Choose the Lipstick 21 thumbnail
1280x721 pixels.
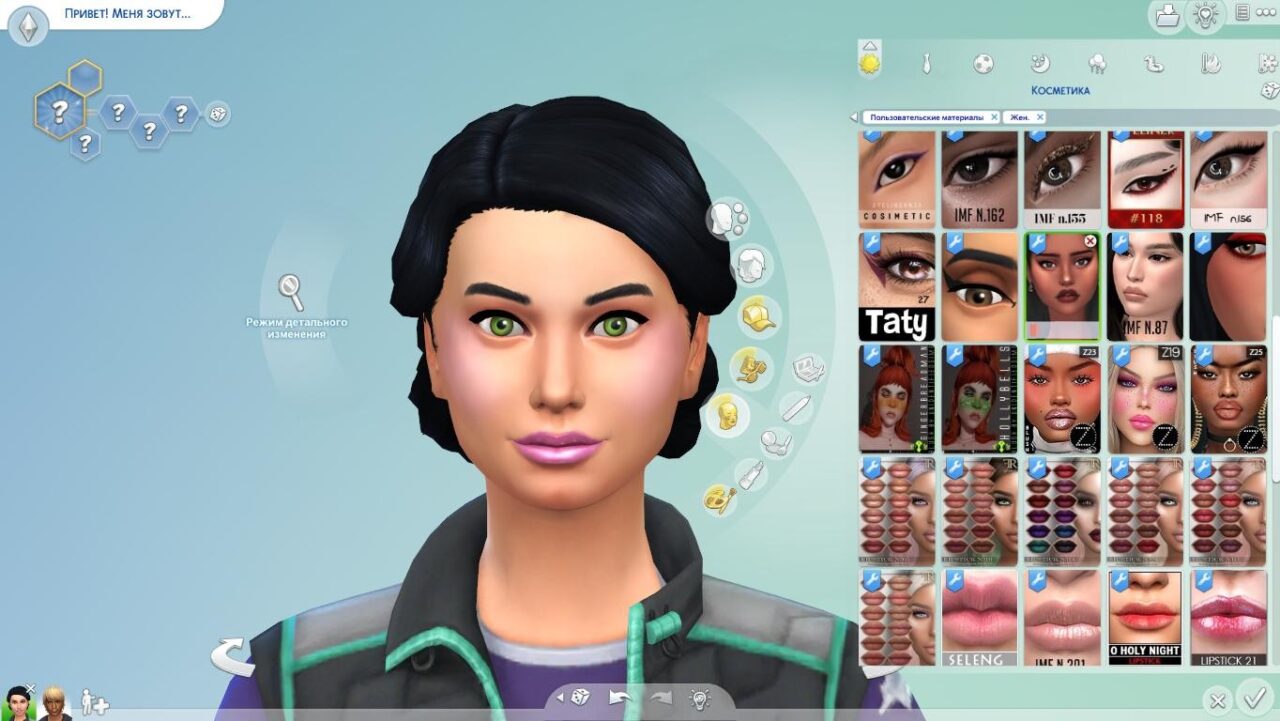[1228, 617]
